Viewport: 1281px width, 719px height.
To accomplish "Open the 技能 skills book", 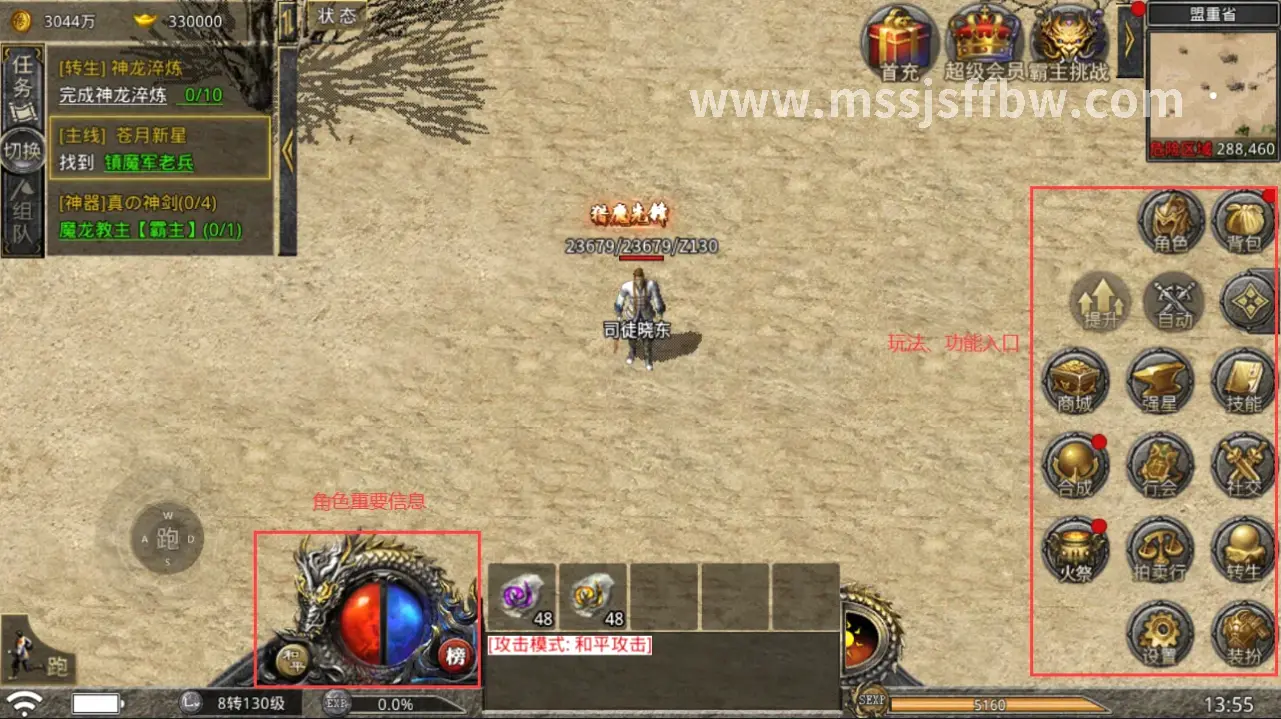I will coord(1244,382).
